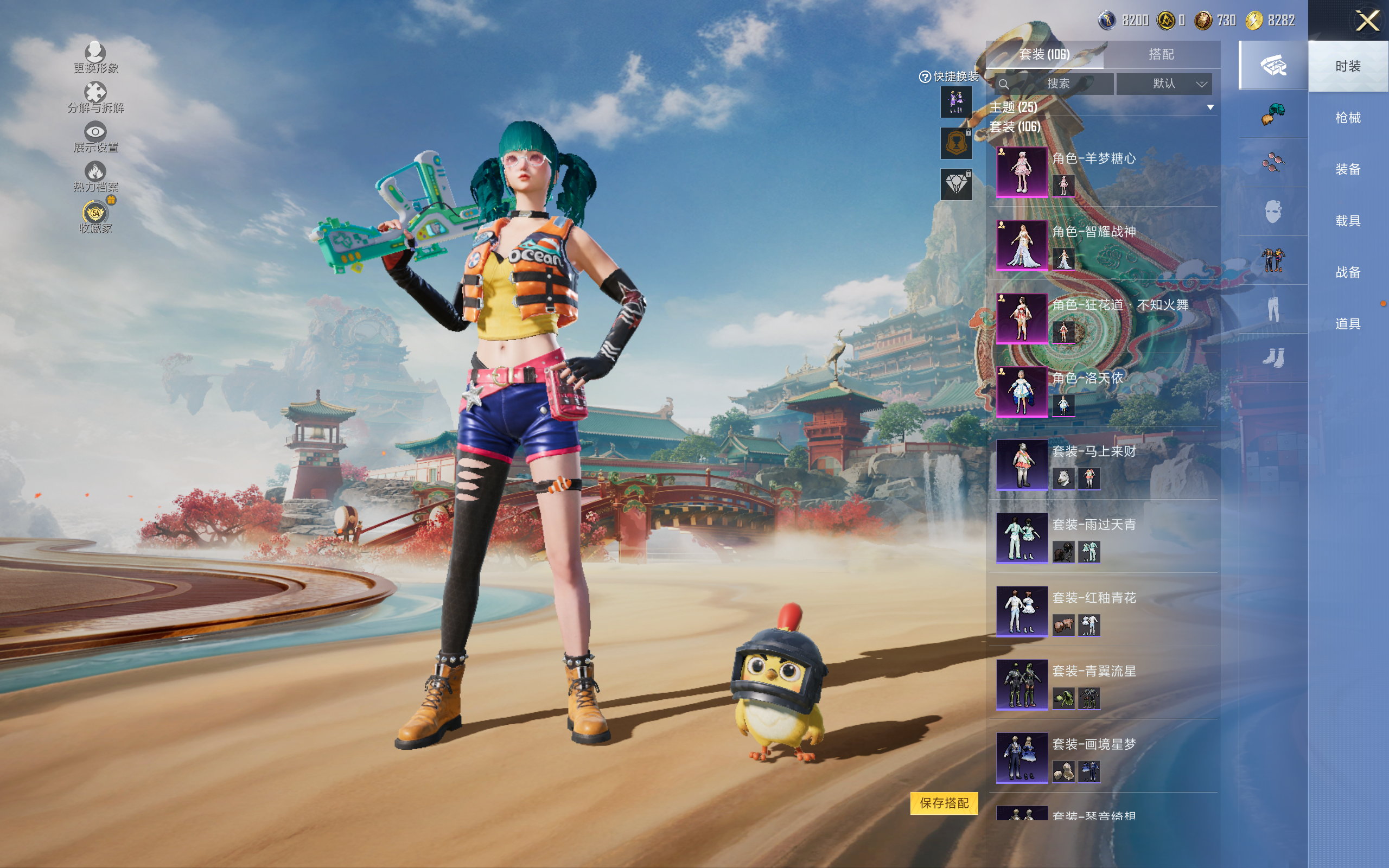Image resolution: width=1389 pixels, height=868 pixels.
Task: Open the 道具 category
Action: pos(1348,324)
